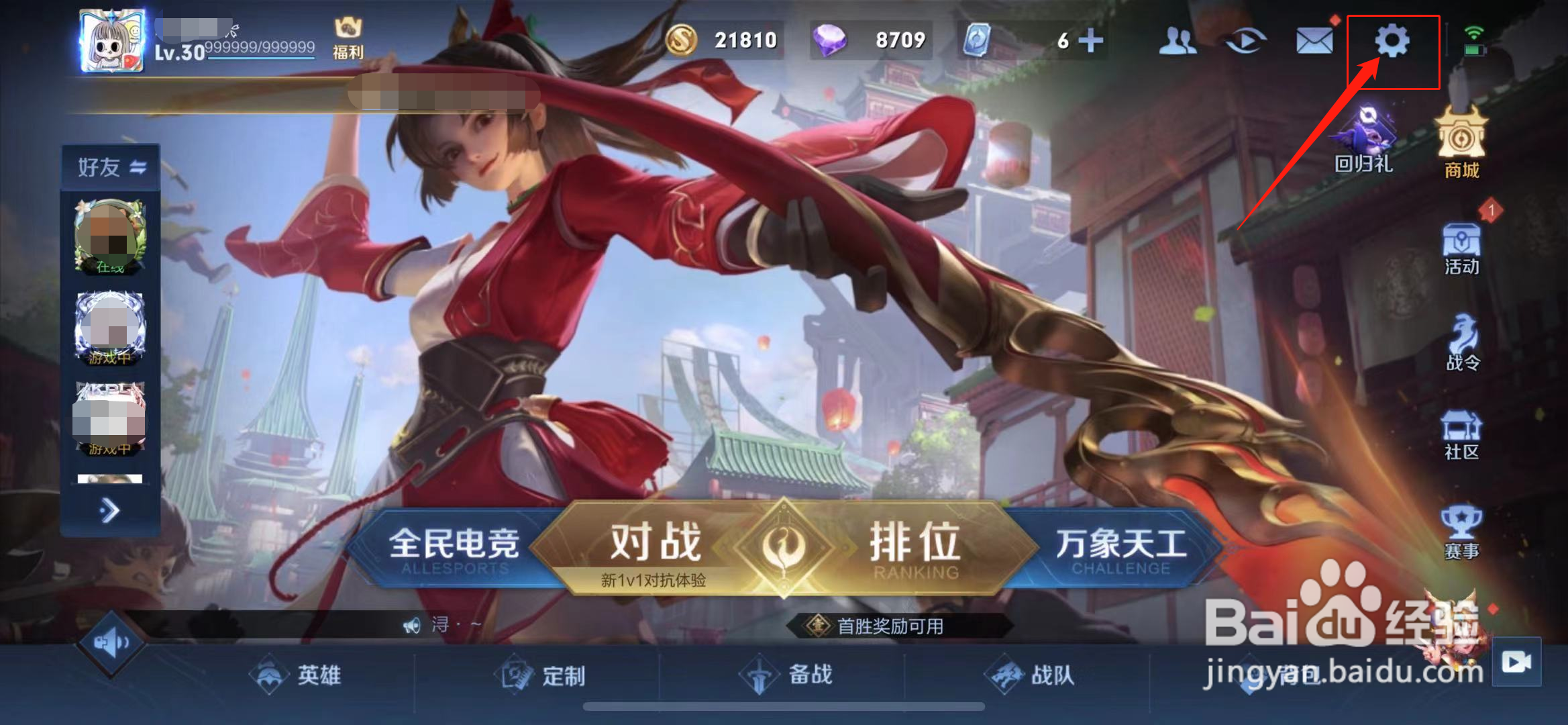Expand the friends panel with the arrow
Image resolution: width=1568 pixels, height=725 pixels.
109,510
